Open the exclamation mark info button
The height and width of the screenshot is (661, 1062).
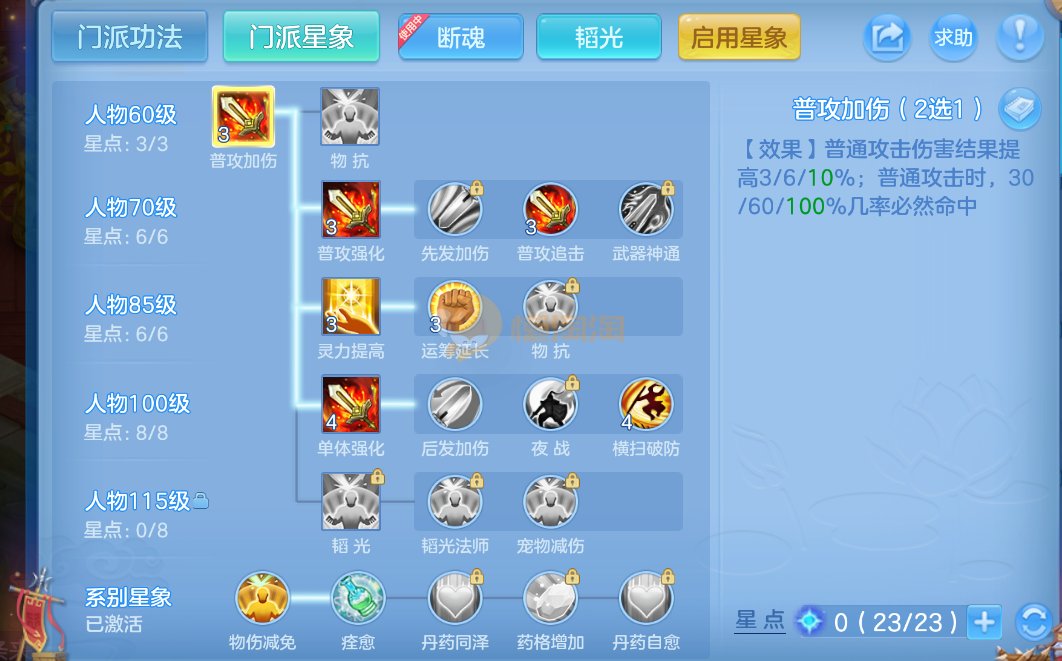pyautogui.click(x=1020, y=38)
